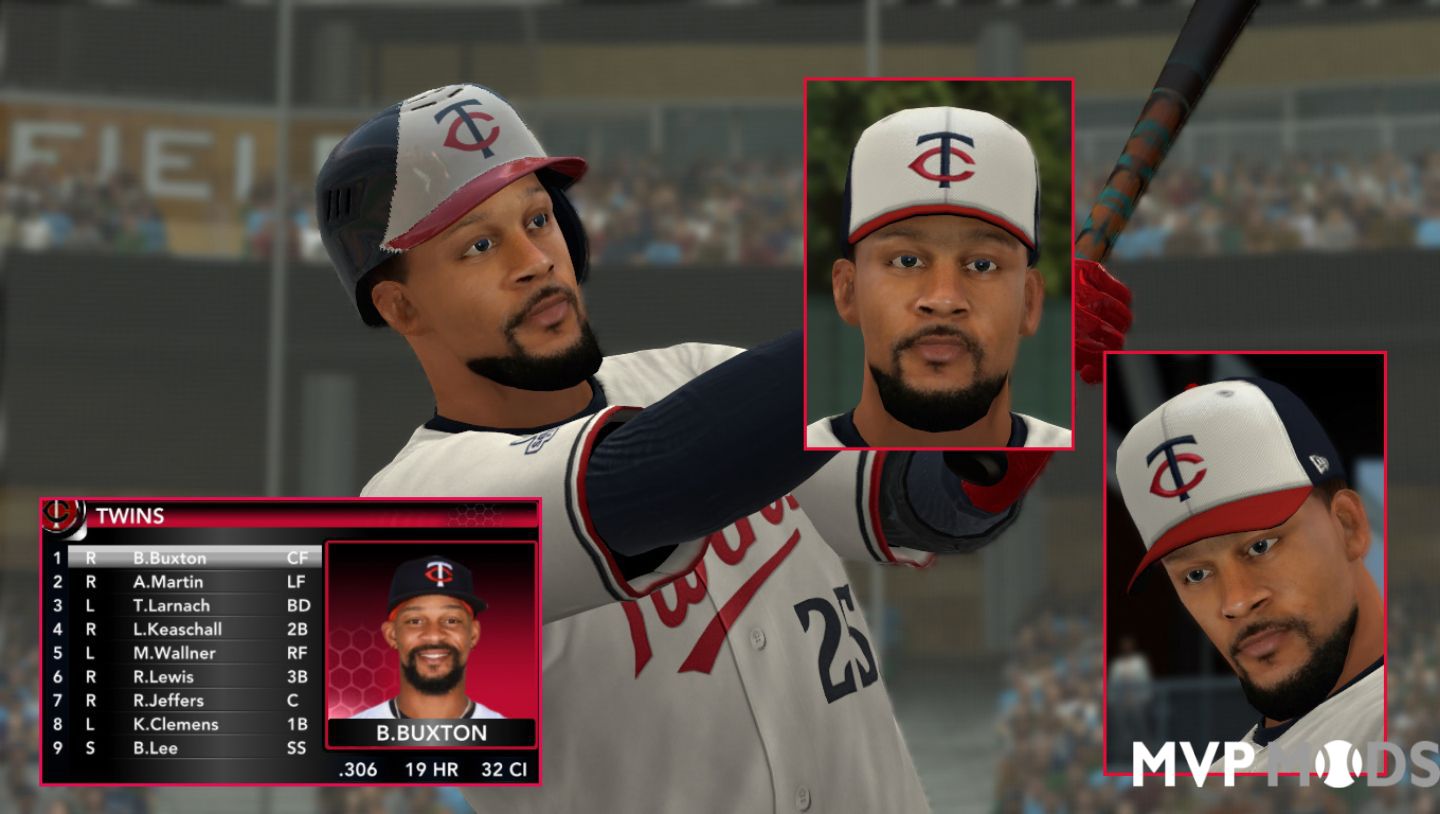Highlight M.Wallner in the lineup
Image resolution: width=1440 pixels, height=814 pixels.
(174, 653)
